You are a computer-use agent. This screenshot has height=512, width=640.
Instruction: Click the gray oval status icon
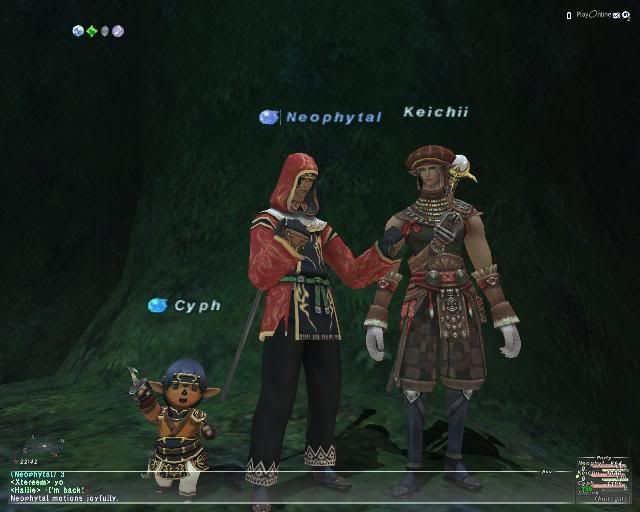click(x=104, y=31)
